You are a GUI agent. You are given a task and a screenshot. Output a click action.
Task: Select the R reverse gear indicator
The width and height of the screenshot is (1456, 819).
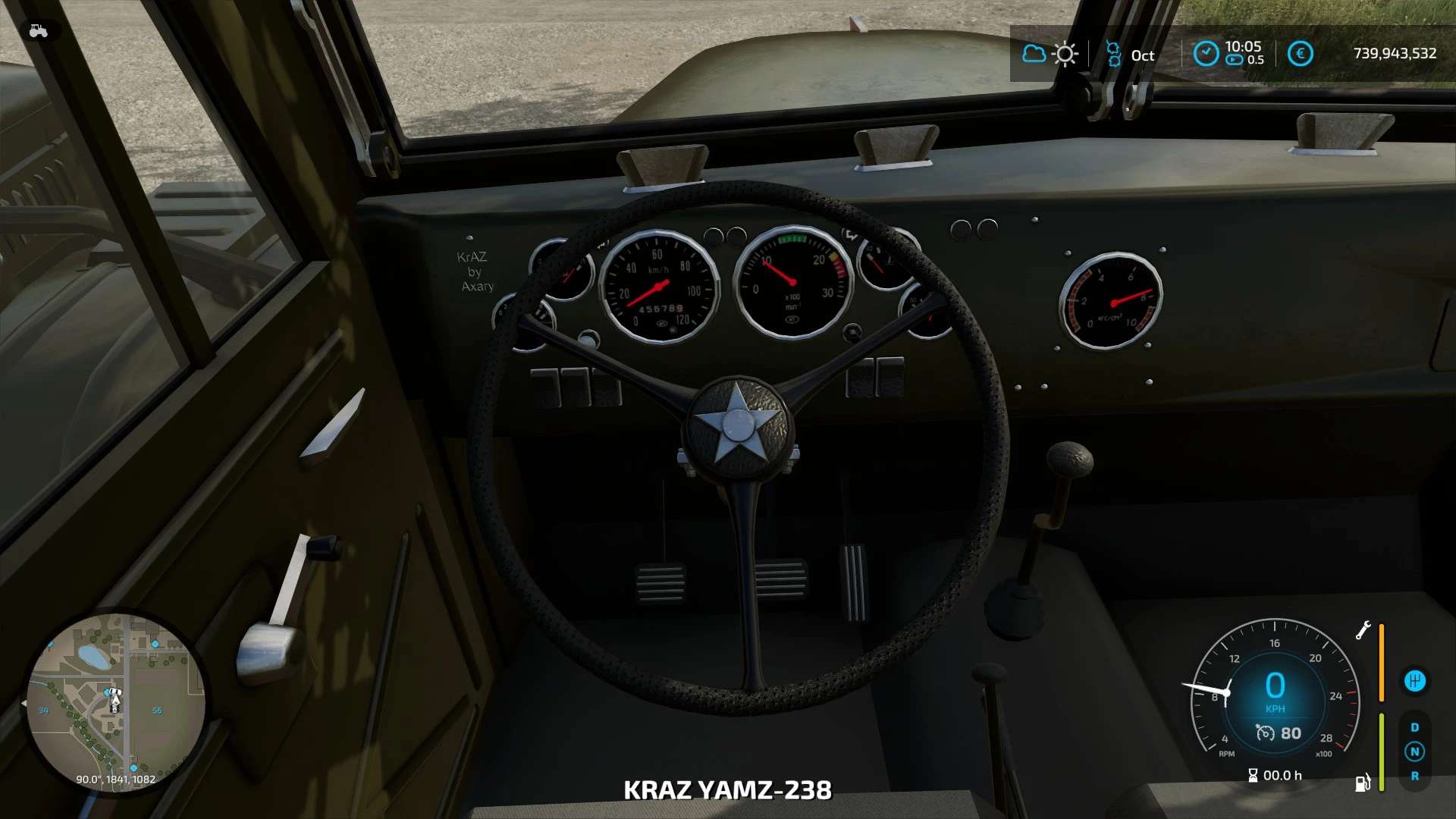click(x=1414, y=776)
